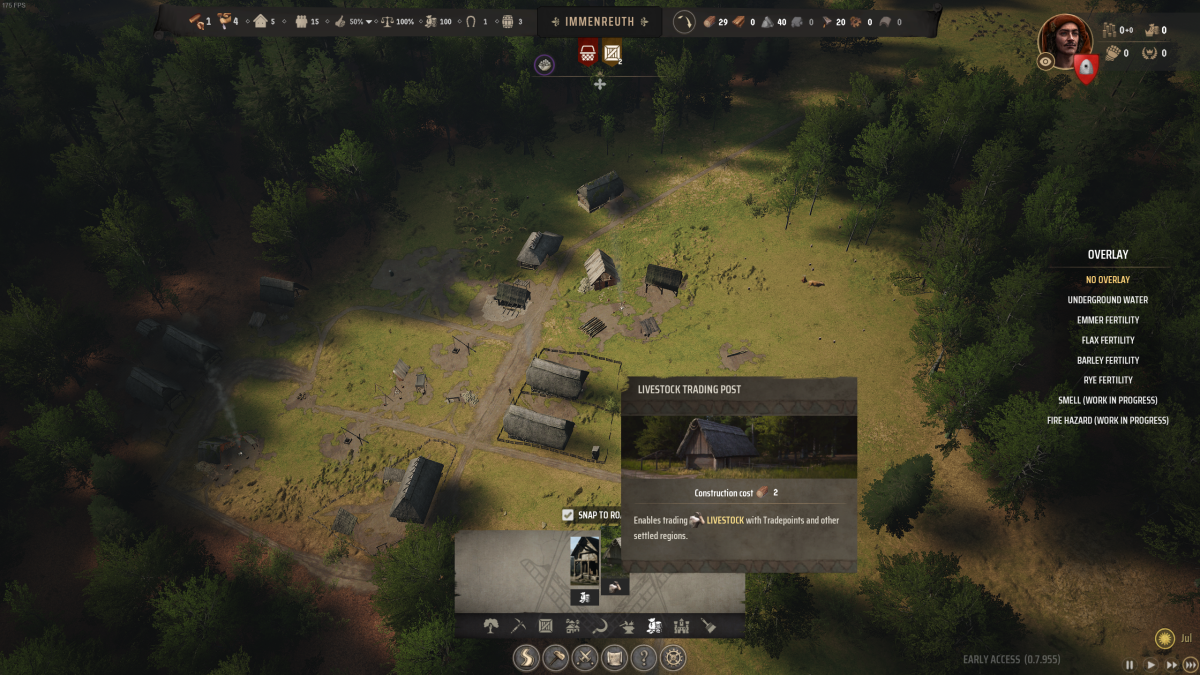Select the castle building category
1200x675 pixels.
(x=681, y=627)
